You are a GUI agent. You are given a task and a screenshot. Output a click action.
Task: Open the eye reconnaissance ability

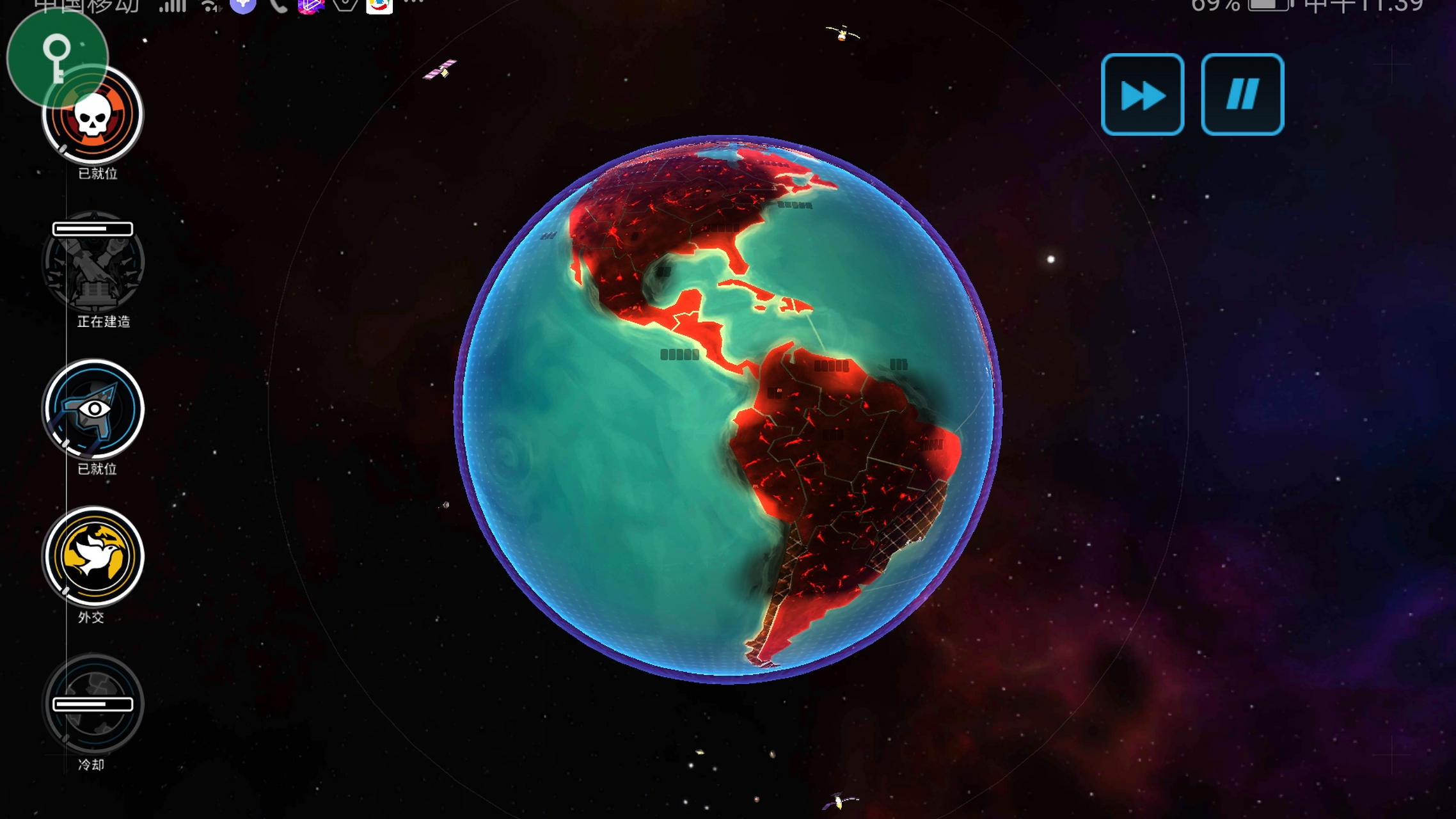click(x=93, y=409)
